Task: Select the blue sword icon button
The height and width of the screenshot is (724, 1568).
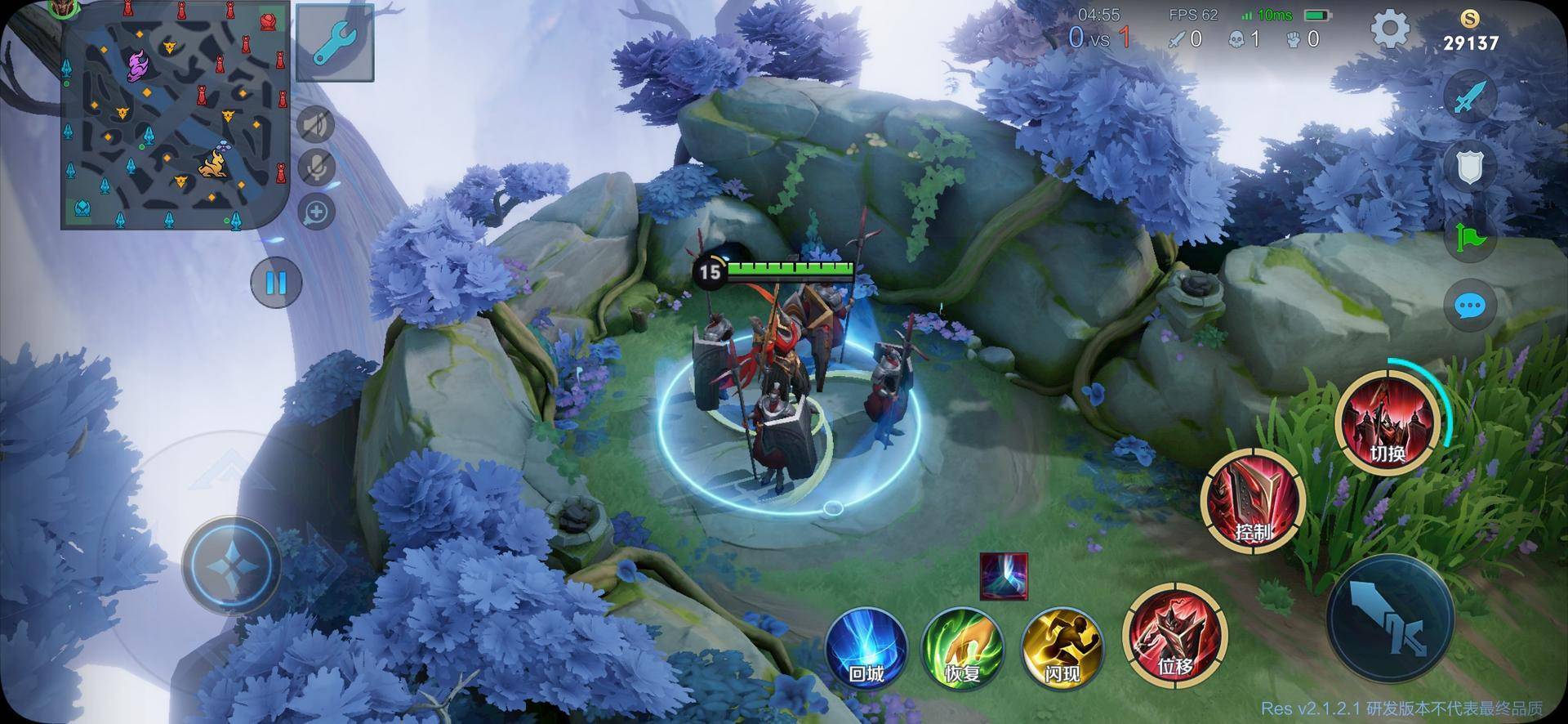Action: [x=1470, y=98]
